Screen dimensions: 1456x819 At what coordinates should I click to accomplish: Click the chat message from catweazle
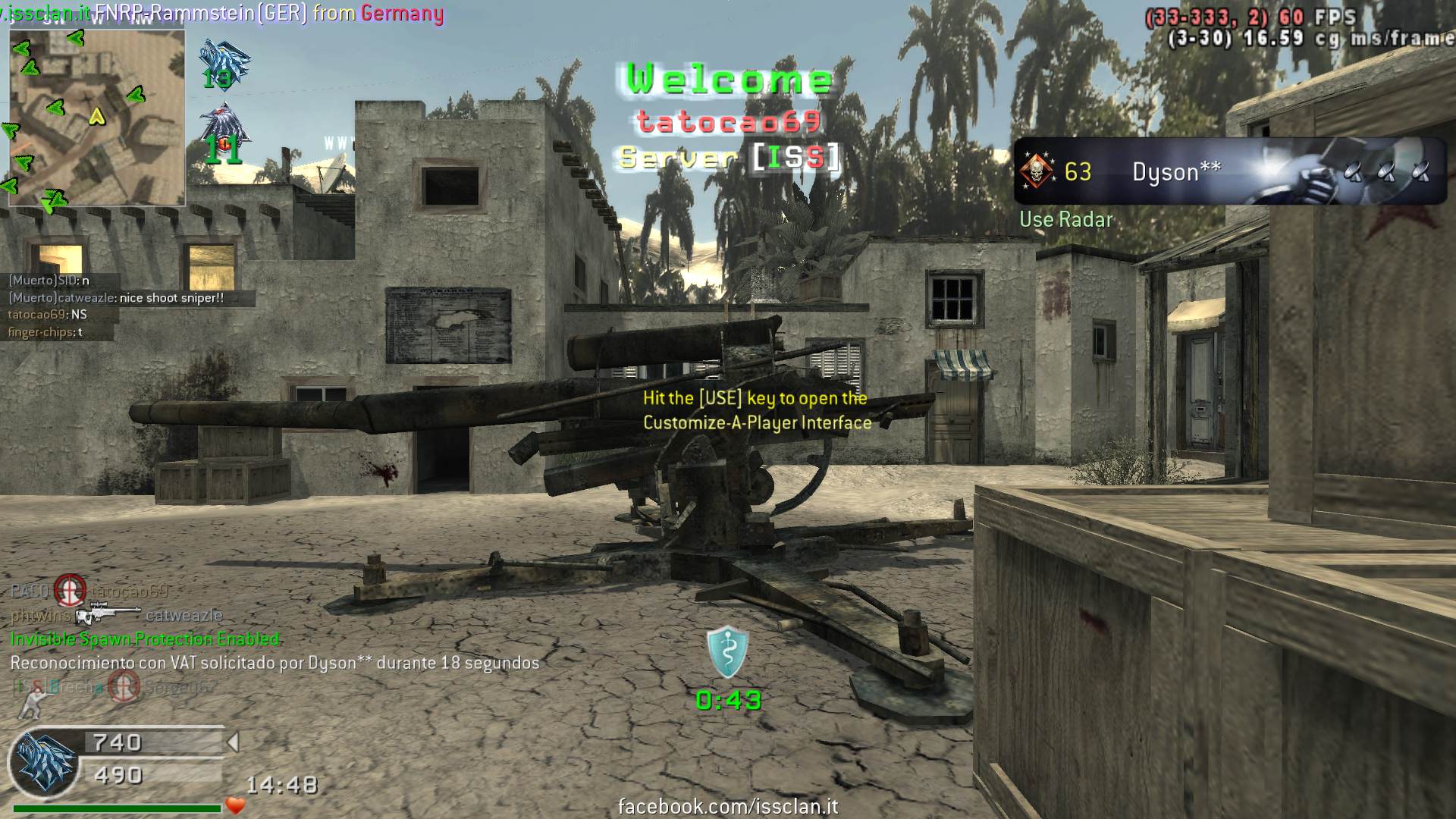point(116,298)
